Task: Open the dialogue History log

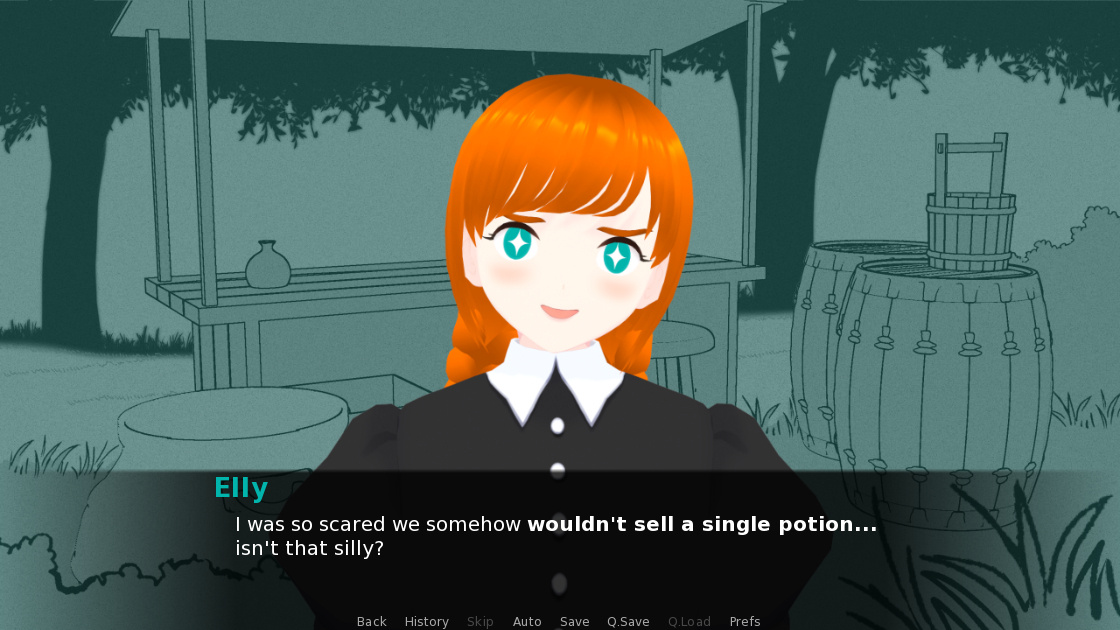Action: click(x=426, y=622)
